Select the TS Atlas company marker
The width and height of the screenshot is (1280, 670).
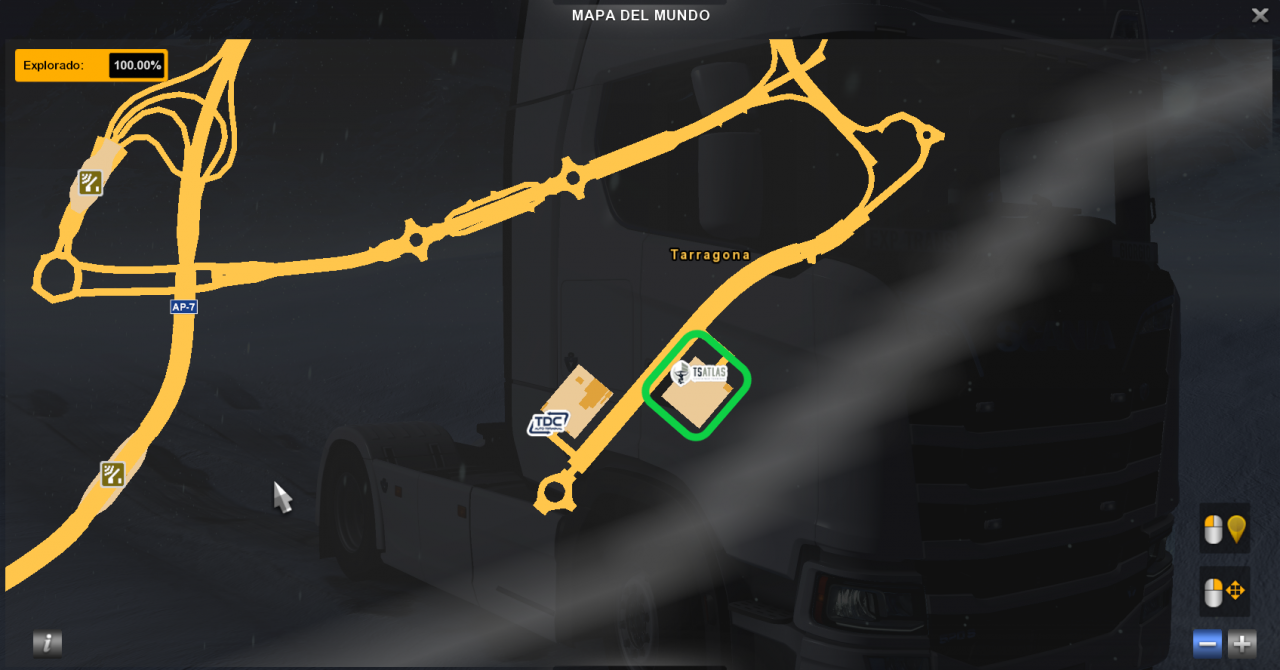(x=699, y=374)
